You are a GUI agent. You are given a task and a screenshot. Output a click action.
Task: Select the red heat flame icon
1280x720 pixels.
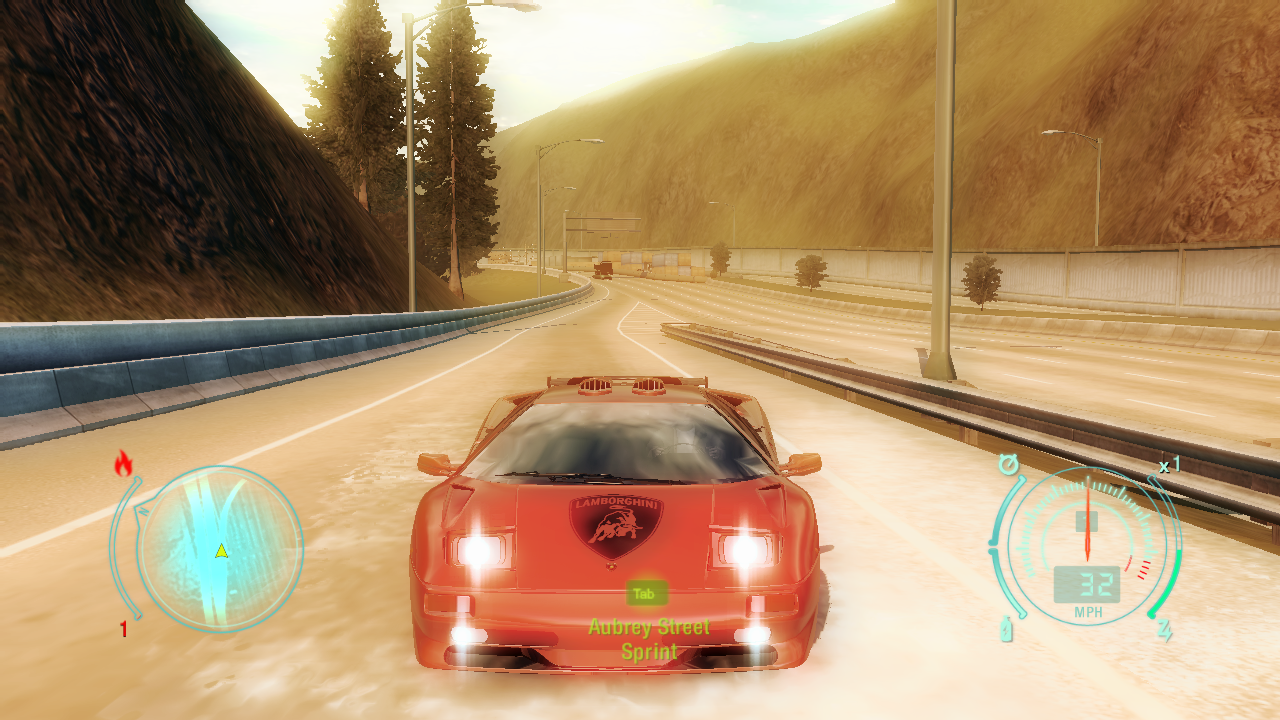coord(124,462)
